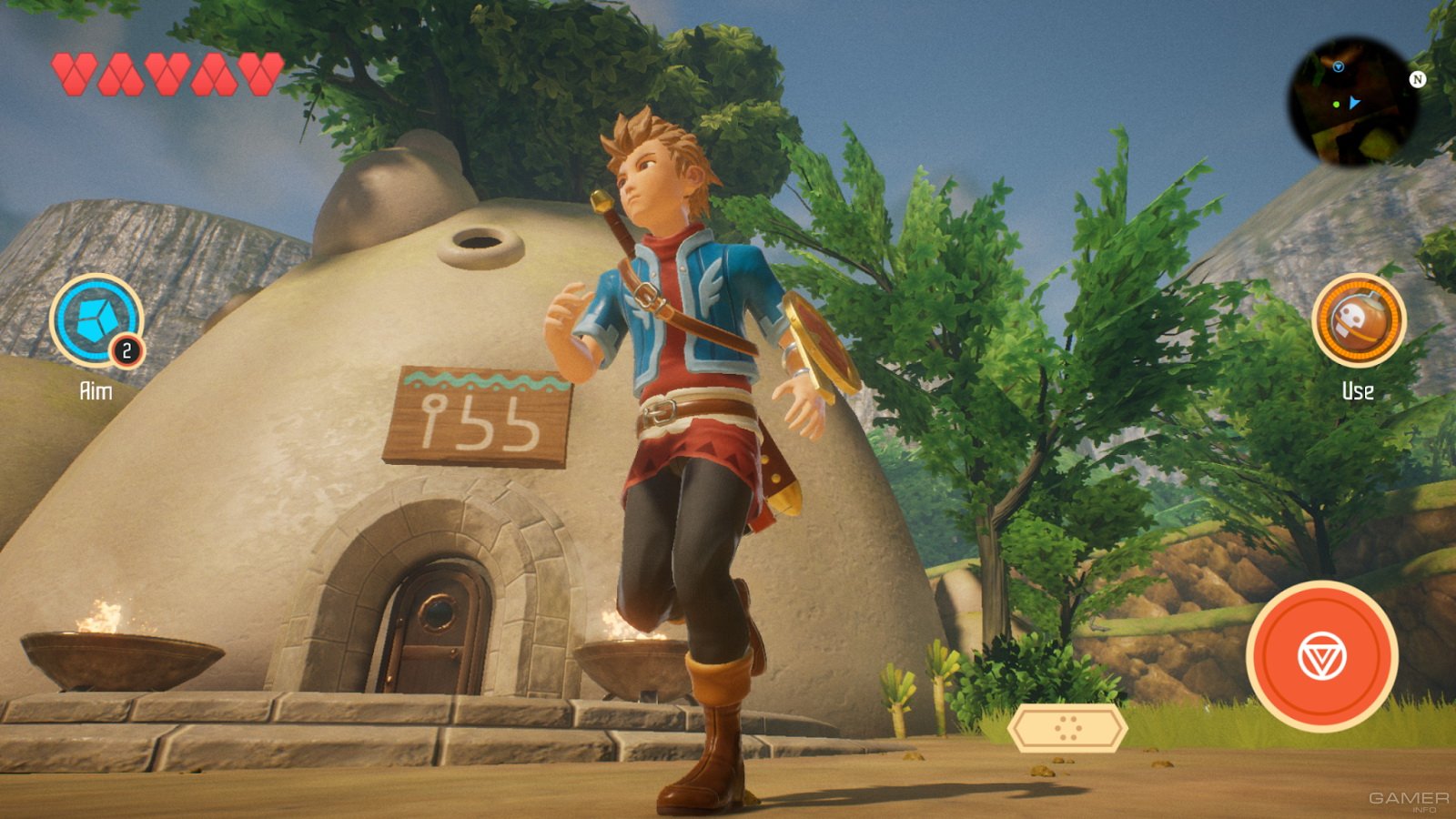The height and width of the screenshot is (819, 1456).
Task: Tap the green dot marker on the minimap
Action: coord(1337,105)
